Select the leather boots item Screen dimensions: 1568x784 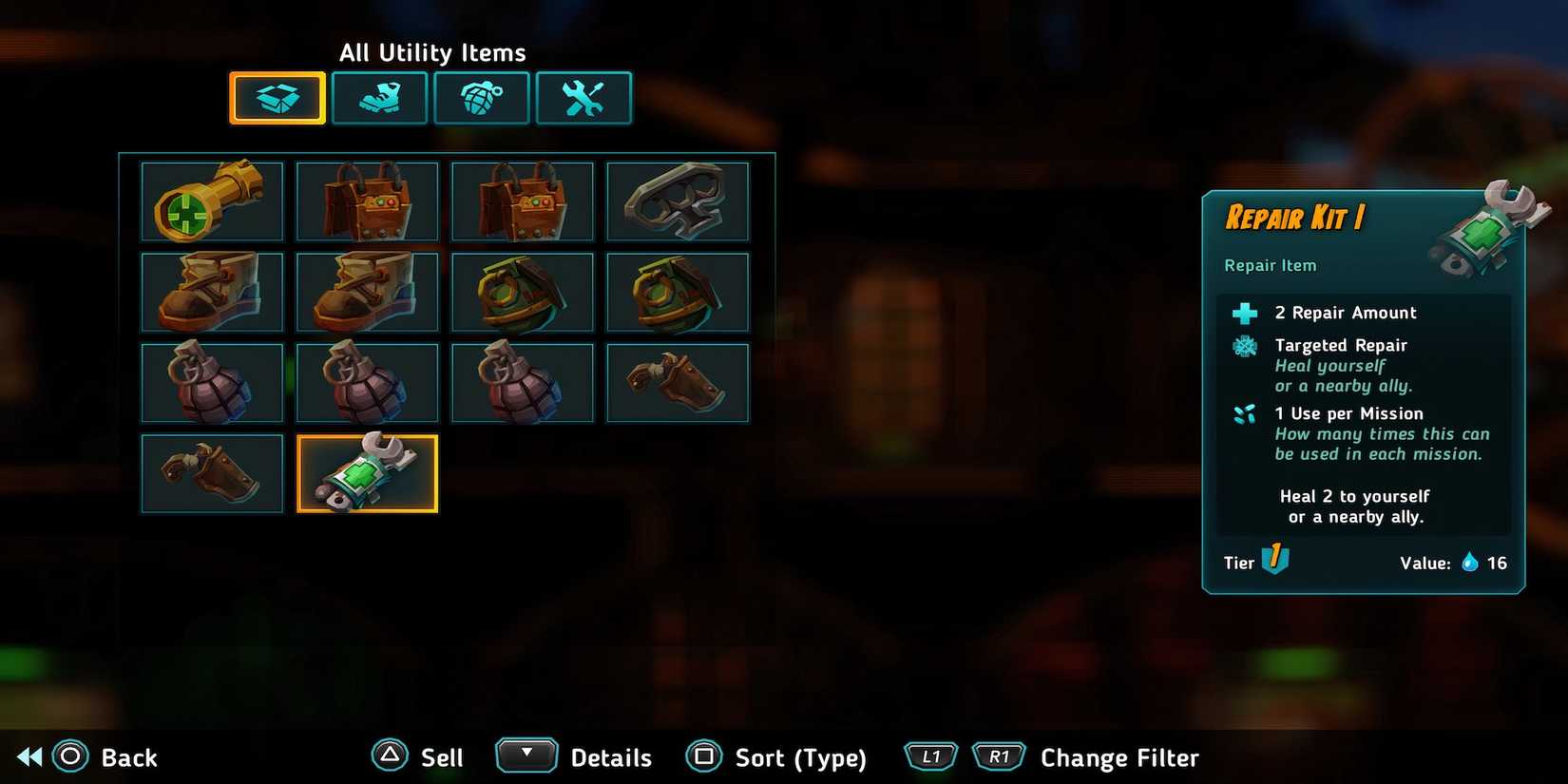pyautogui.click(x=212, y=292)
